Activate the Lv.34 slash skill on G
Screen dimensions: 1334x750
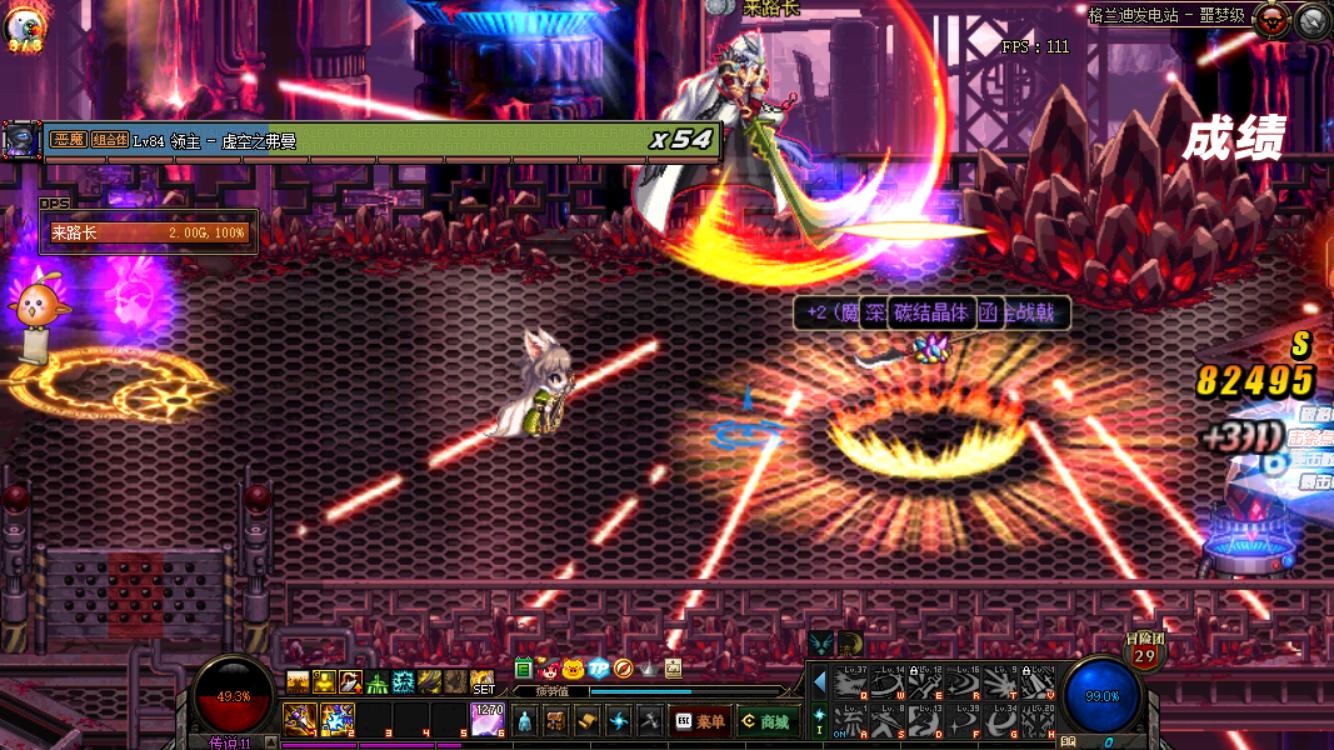[1001, 720]
